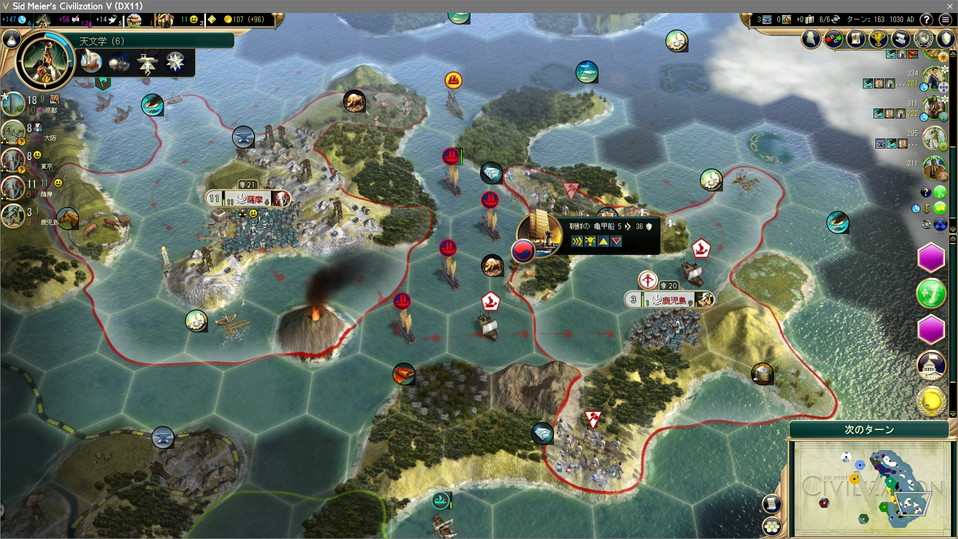Open the advisor counsel head icon

click(810, 40)
